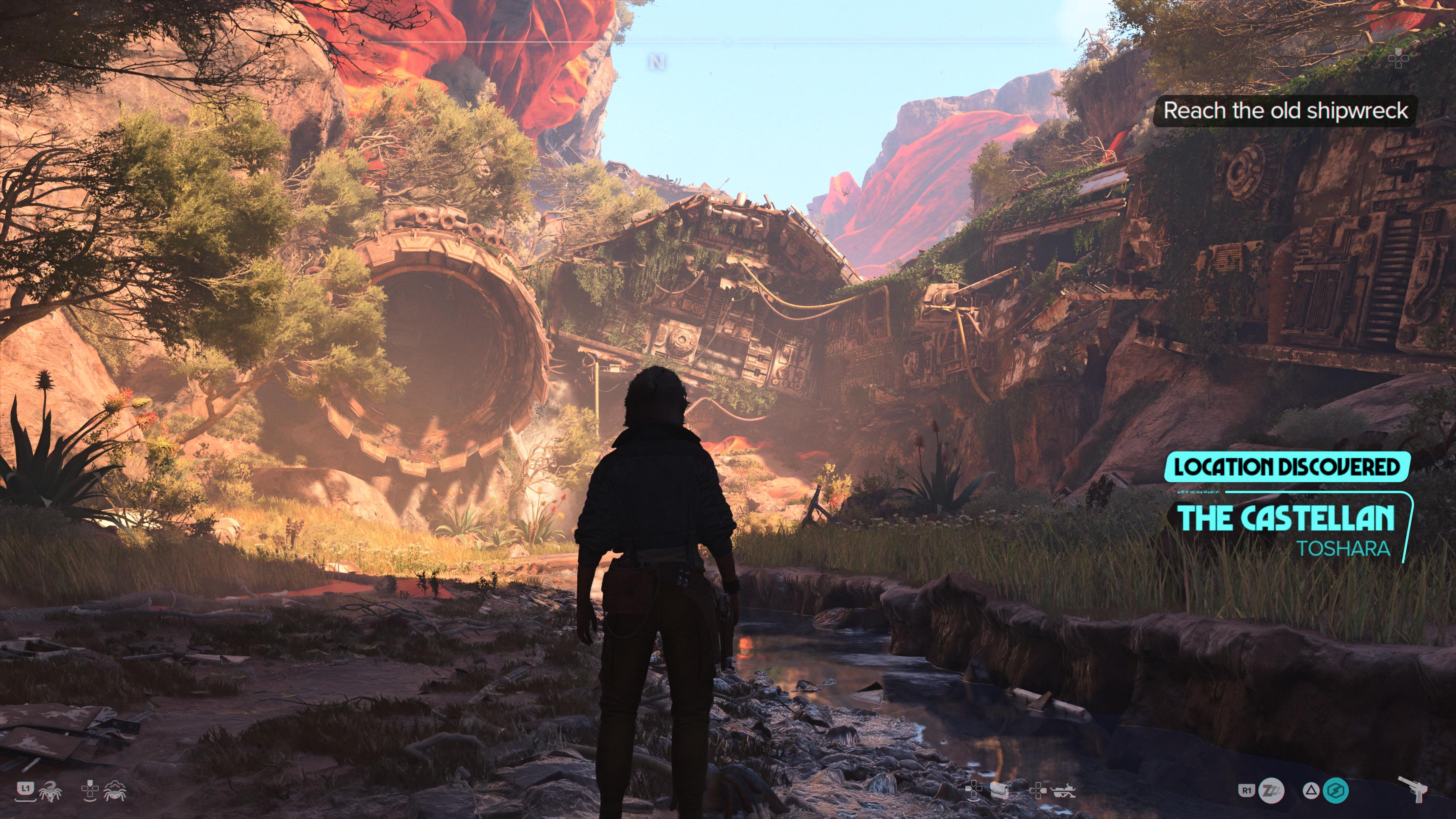Select the "Reach the old shipwreck" objective tracker

1285,111
